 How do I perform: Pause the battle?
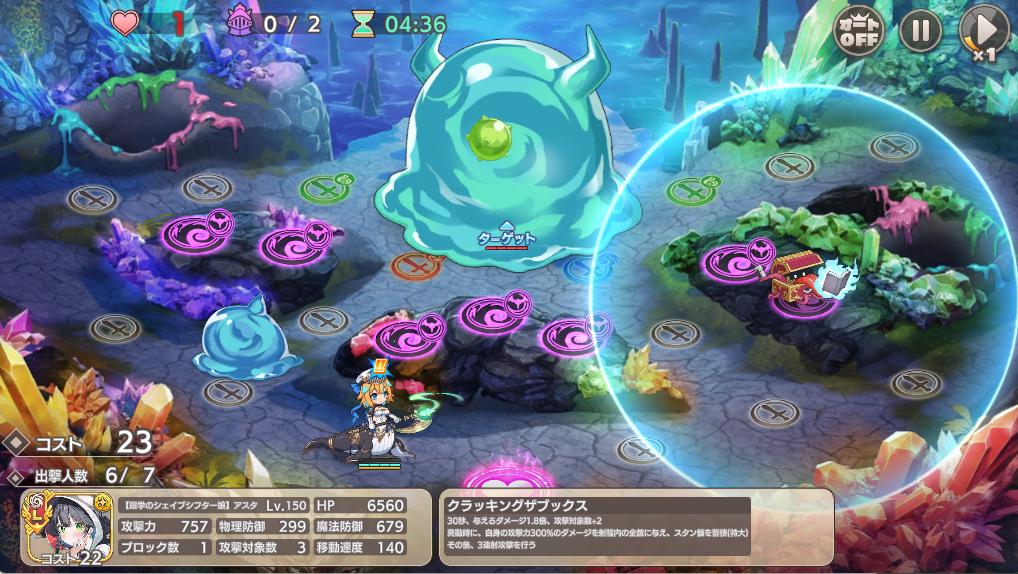tap(920, 30)
